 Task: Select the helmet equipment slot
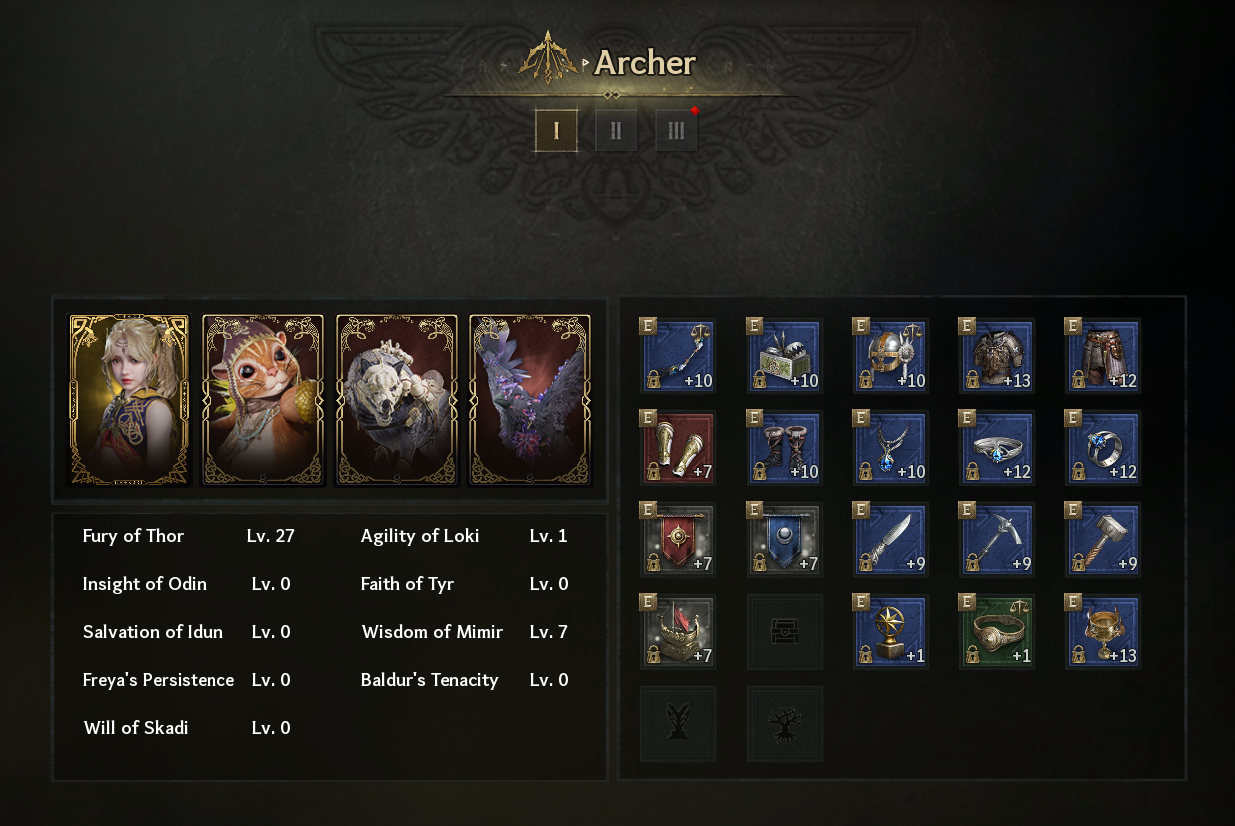click(x=890, y=356)
